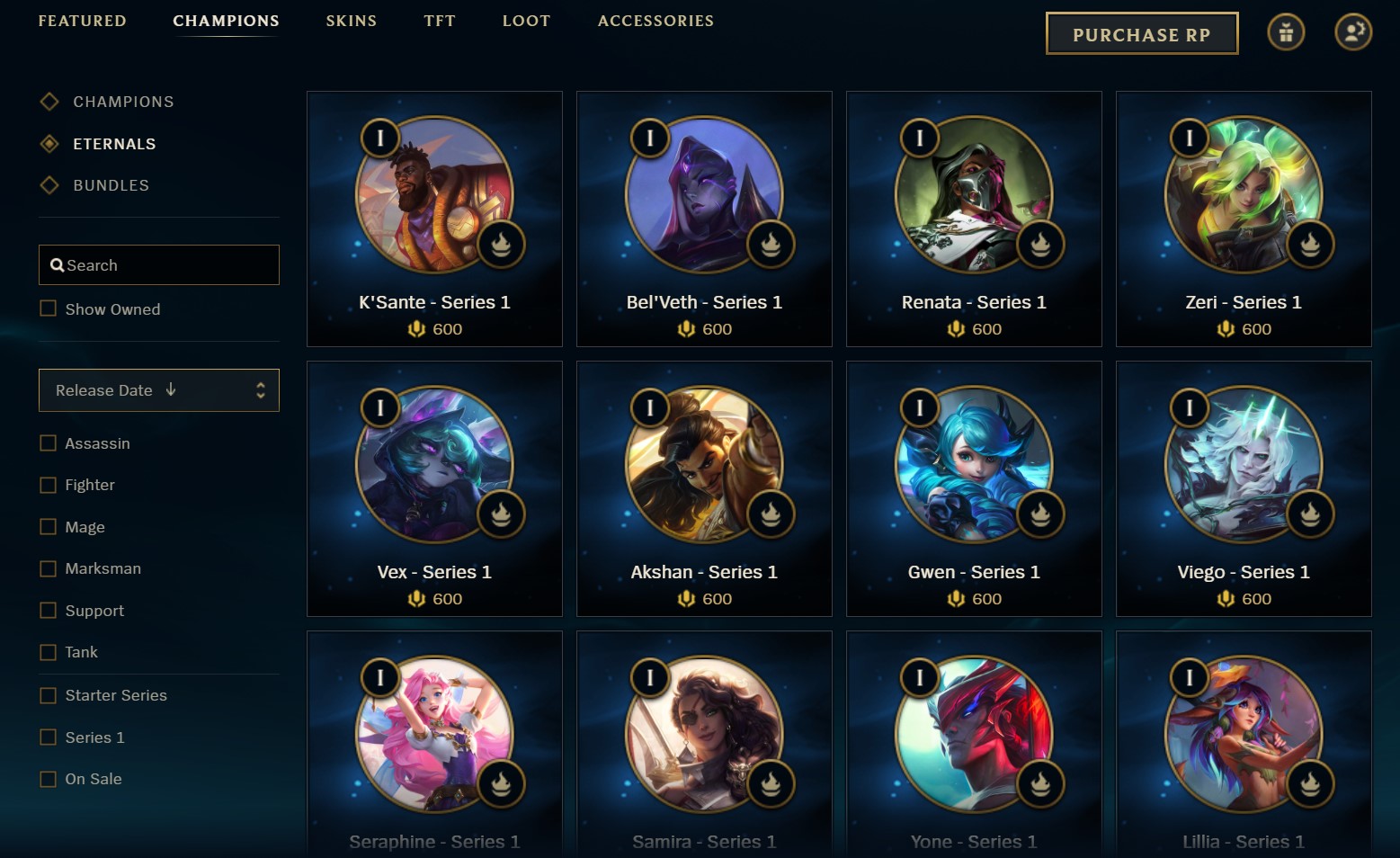Open the gift icon near Purchase RP
The width and height of the screenshot is (1400, 858).
click(1286, 31)
